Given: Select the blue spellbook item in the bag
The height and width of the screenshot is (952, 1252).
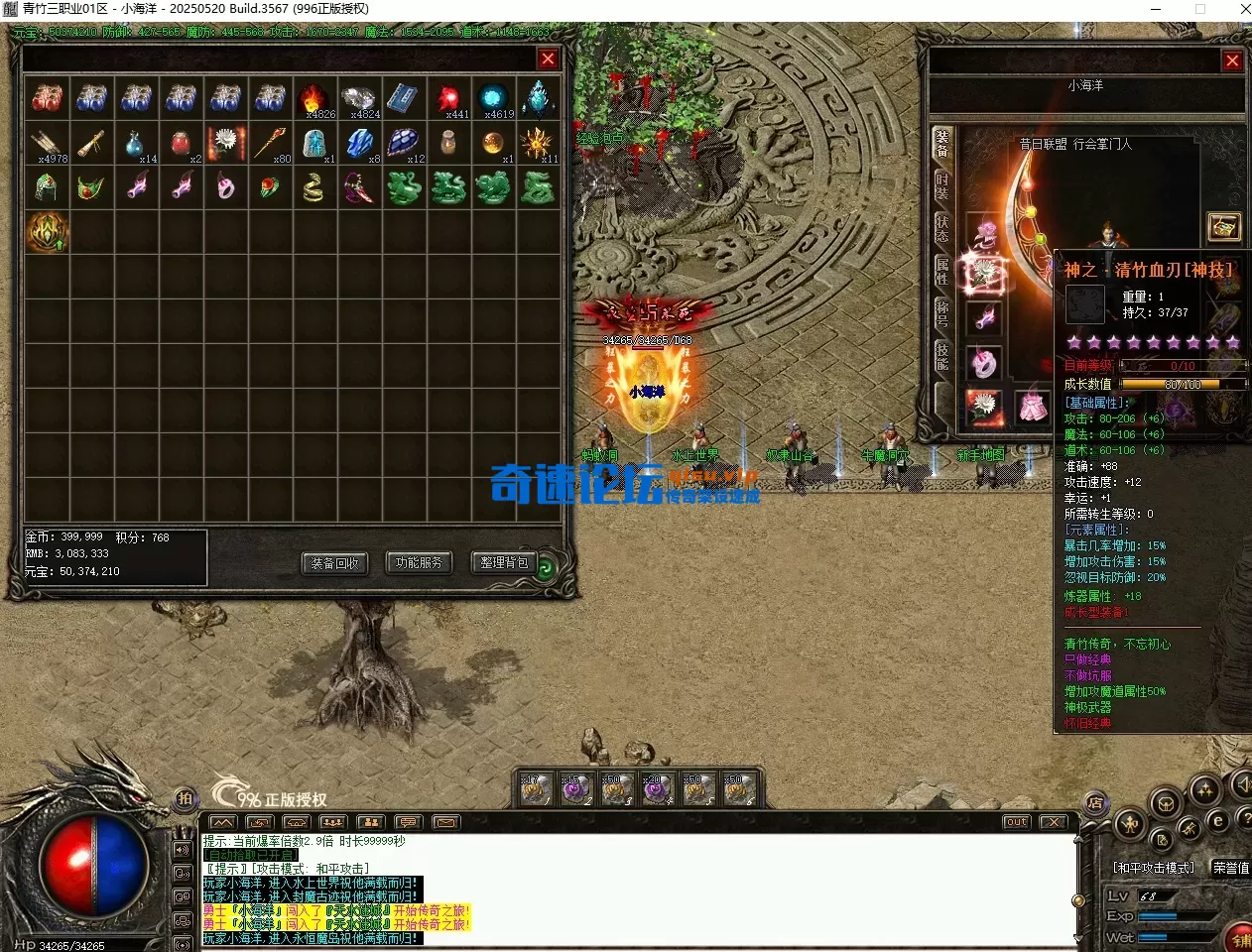Looking at the screenshot, I should (x=403, y=98).
